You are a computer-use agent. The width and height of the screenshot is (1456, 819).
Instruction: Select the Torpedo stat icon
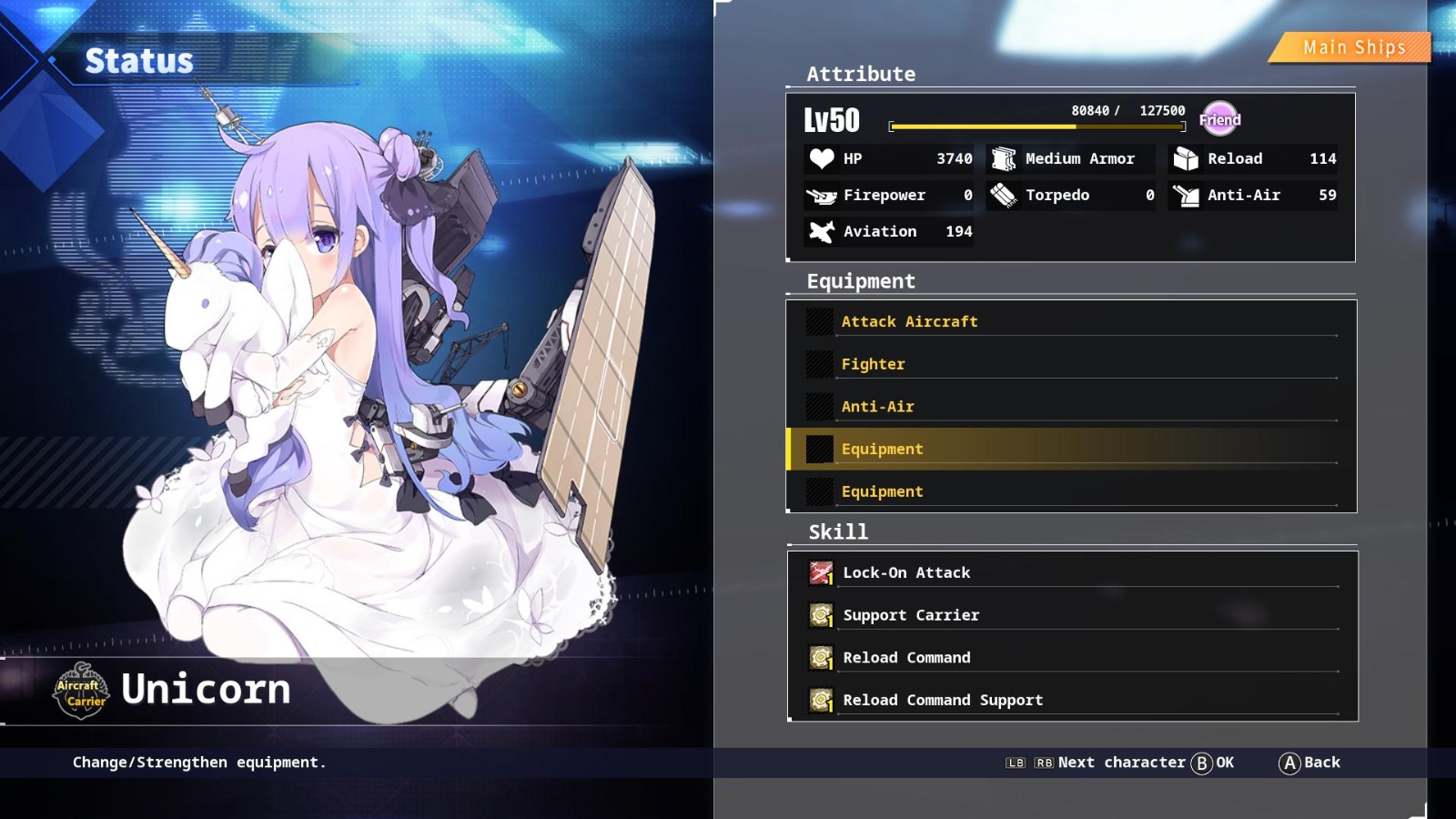tap(1004, 195)
